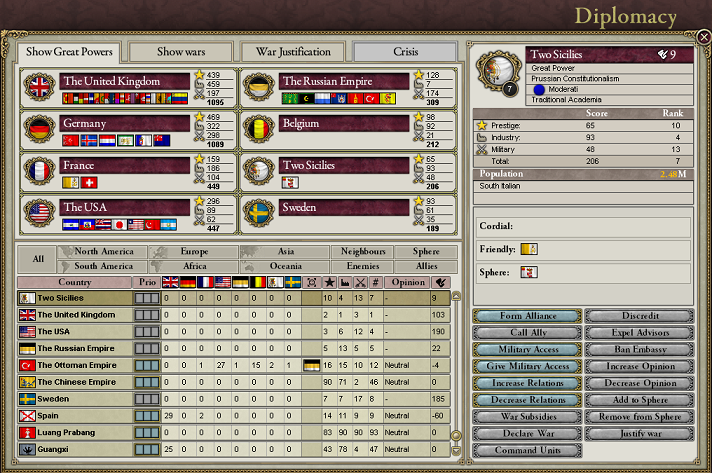
Task: Select Spain in the country list
Action: 50,414
